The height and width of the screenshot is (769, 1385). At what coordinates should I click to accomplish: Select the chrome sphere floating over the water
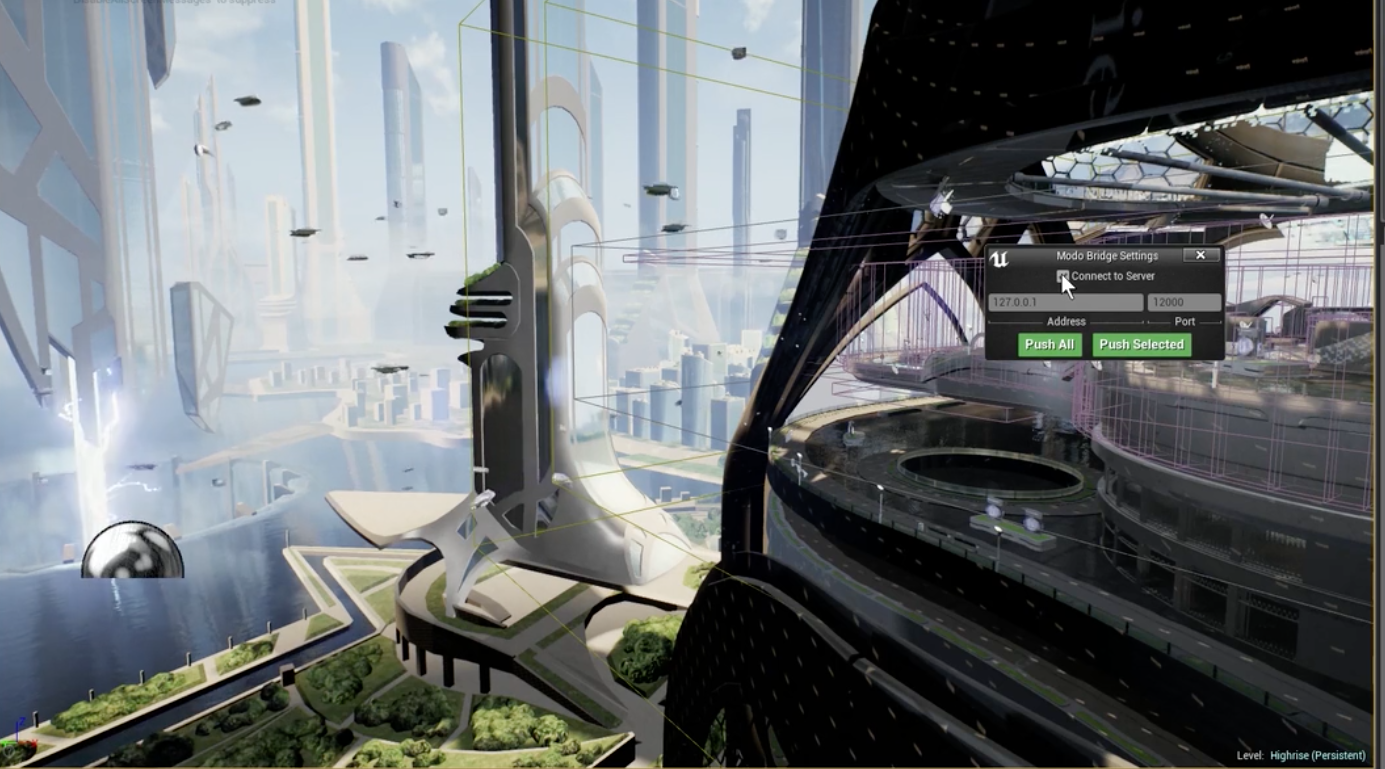(x=134, y=549)
